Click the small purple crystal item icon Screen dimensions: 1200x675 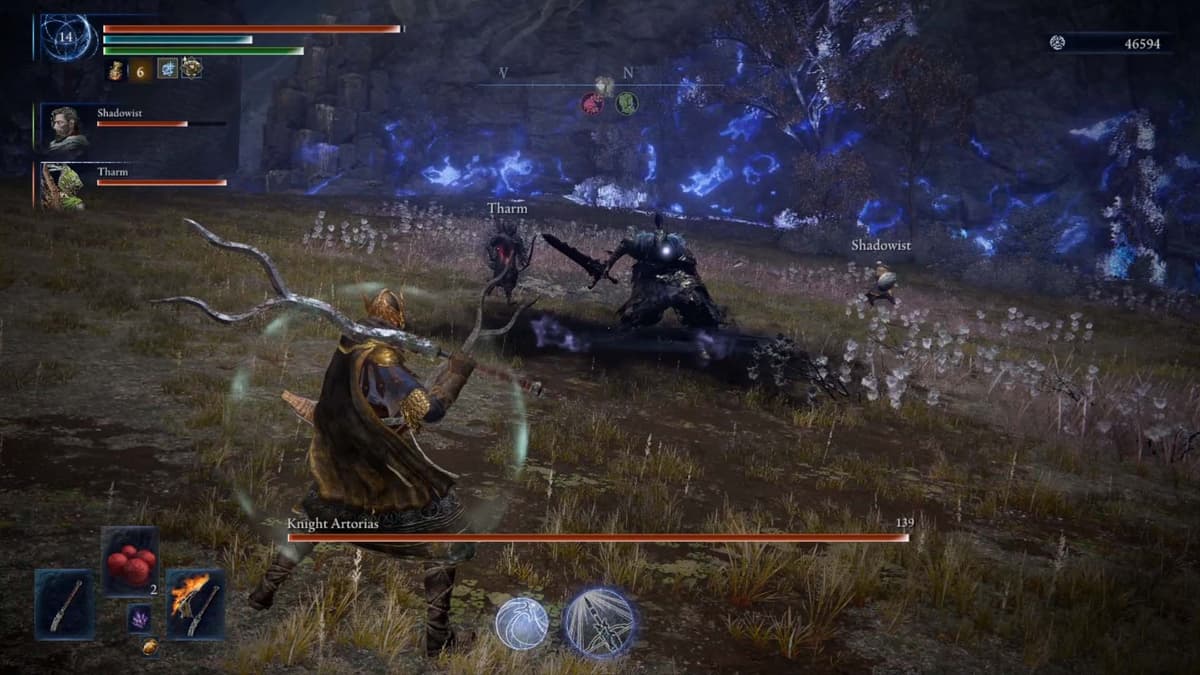[x=139, y=618]
